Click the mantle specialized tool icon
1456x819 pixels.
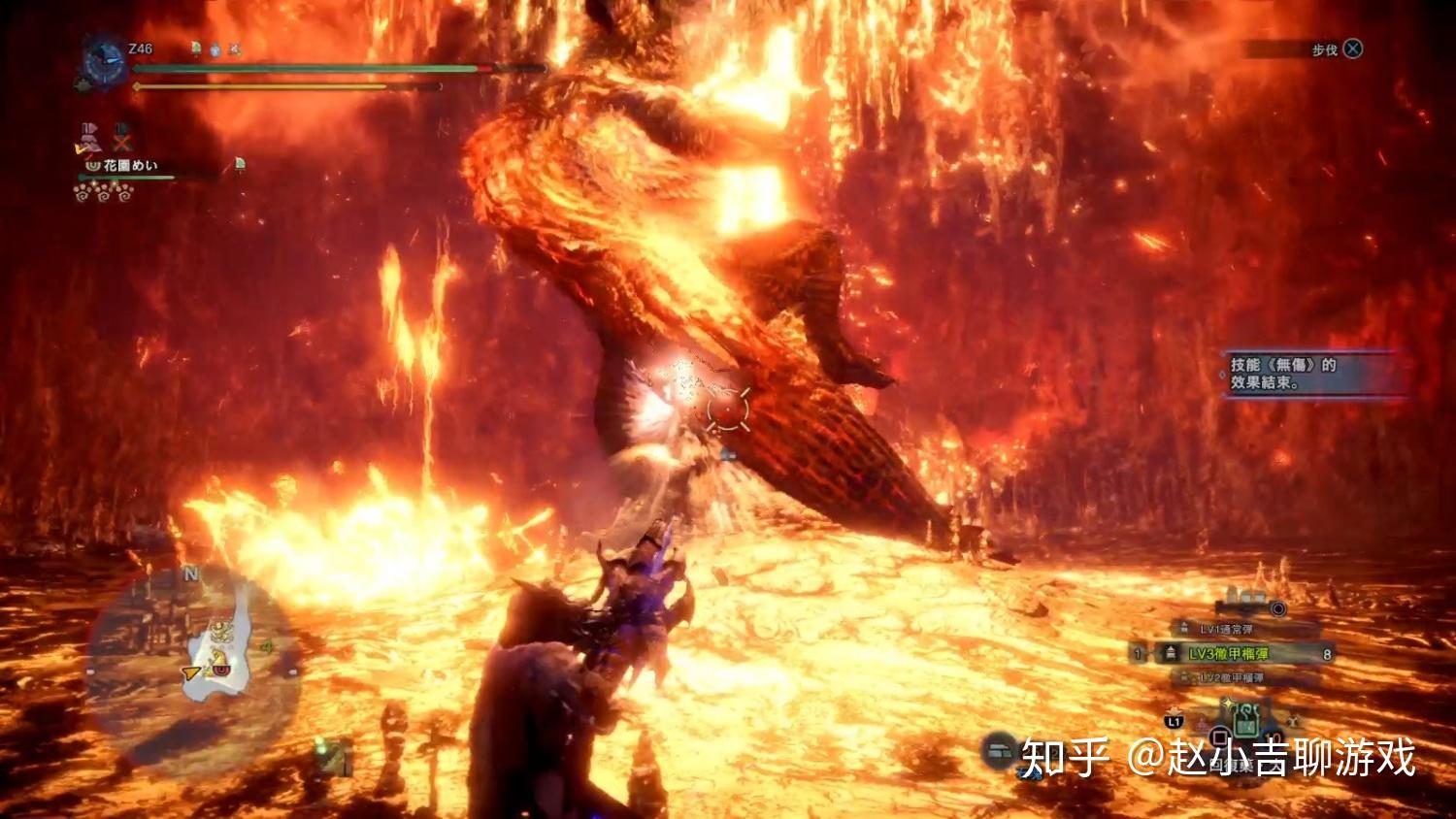click(89, 139)
